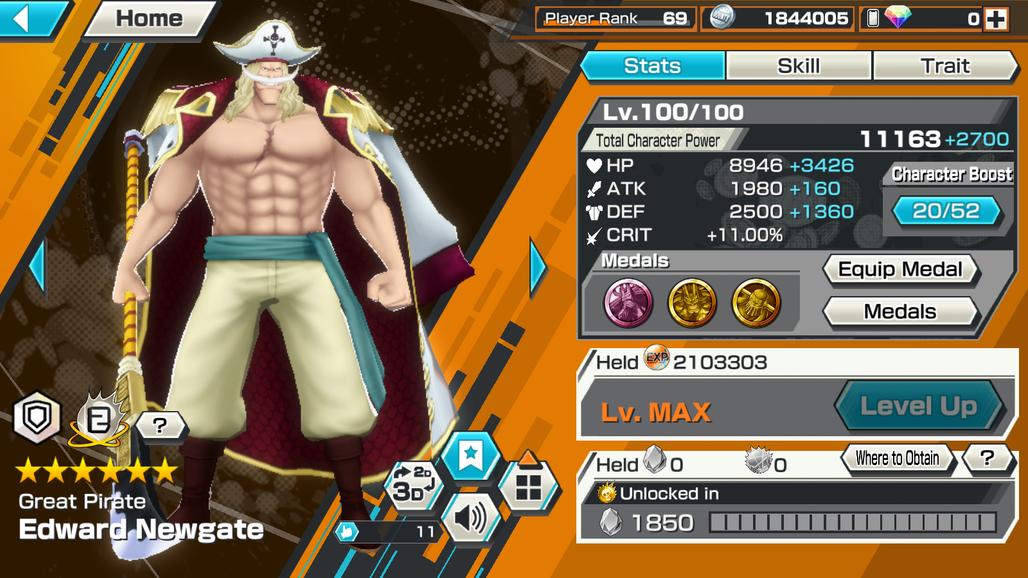Image resolution: width=1028 pixels, height=578 pixels.
Task: Open the Character Boost 20/52 panel
Action: [947, 211]
